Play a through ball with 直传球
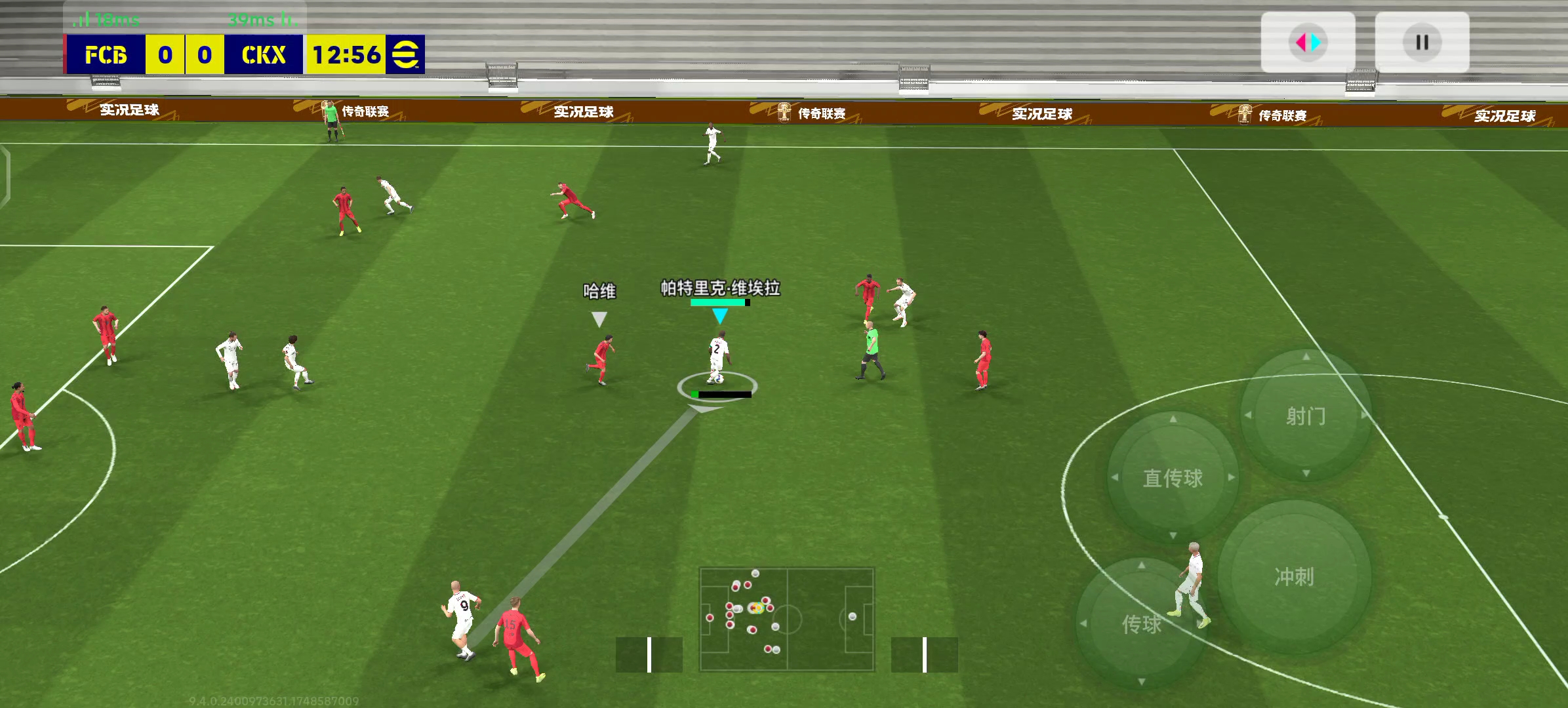Image resolution: width=1568 pixels, height=708 pixels. point(1173,478)
